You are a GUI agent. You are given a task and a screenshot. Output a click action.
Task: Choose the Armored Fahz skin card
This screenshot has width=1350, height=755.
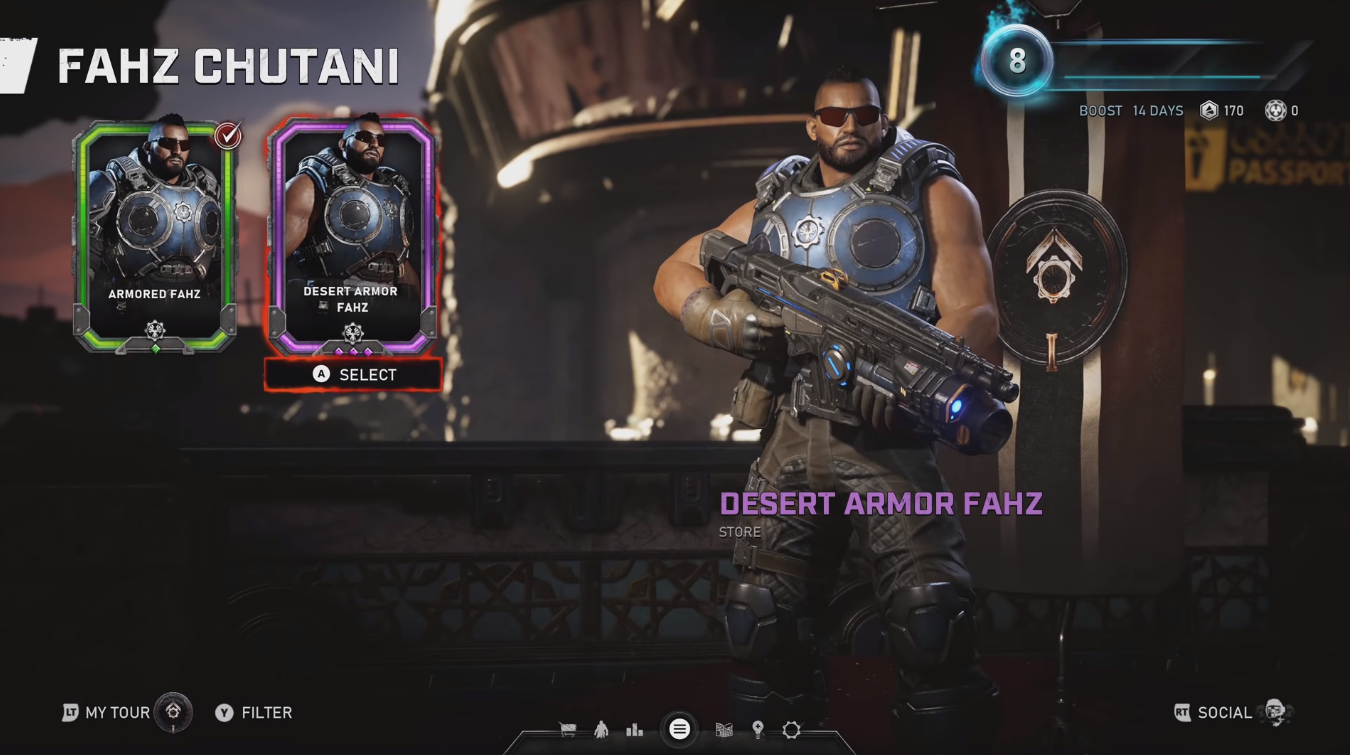(154, 235)
